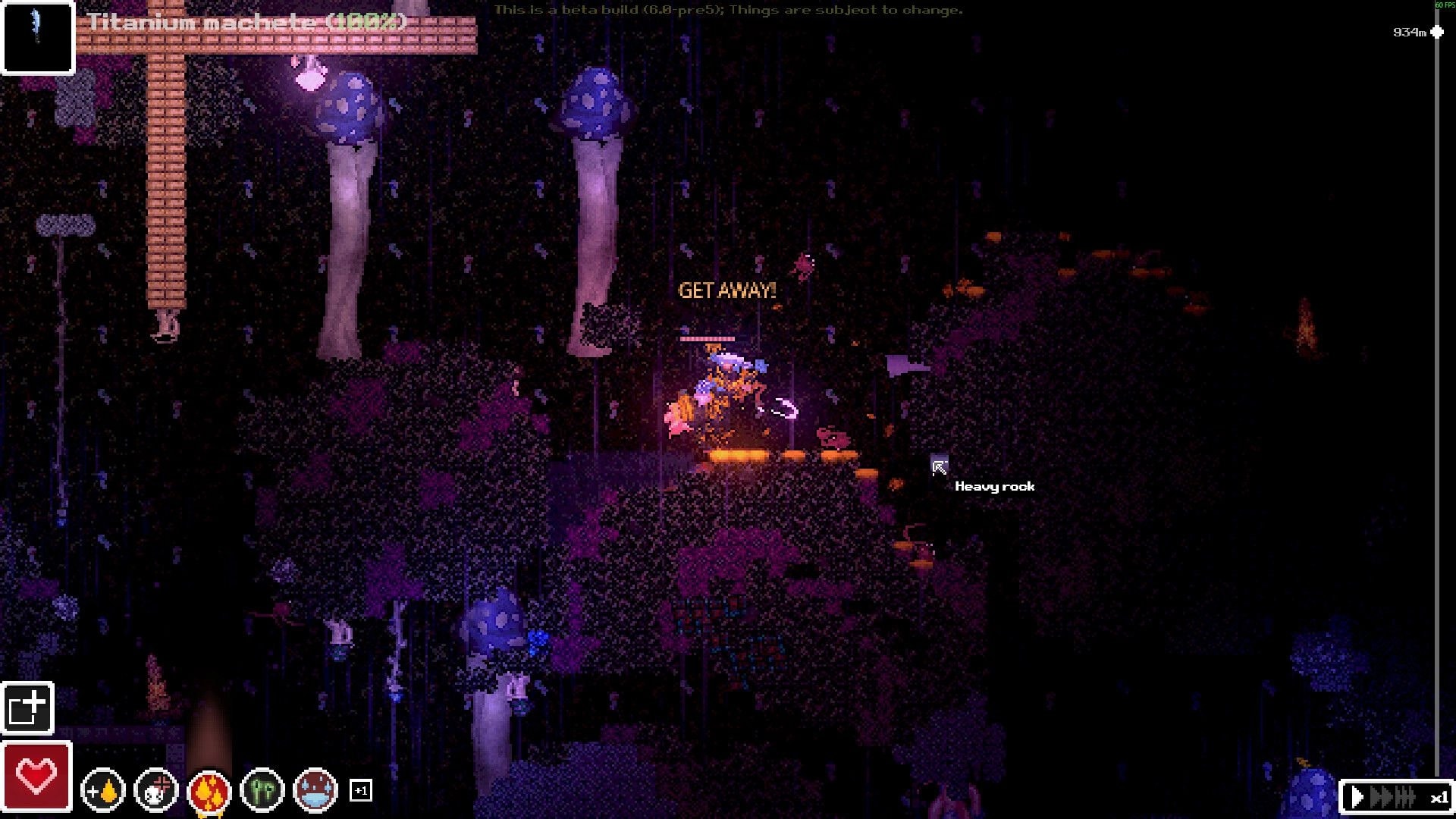Click the beta build notice text

pos(726,11)
